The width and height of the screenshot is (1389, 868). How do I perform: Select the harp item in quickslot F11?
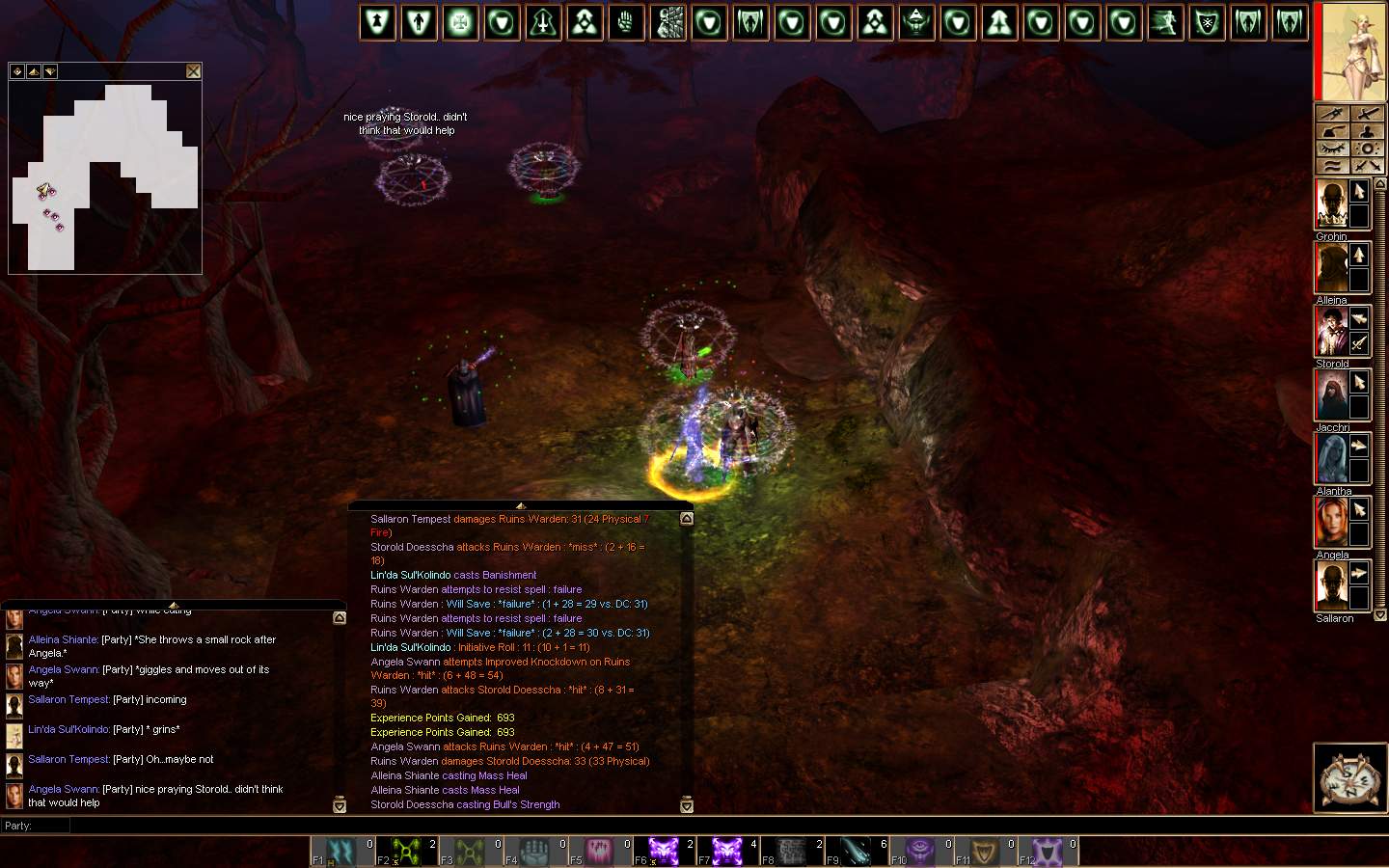click(x=987, y=851)
